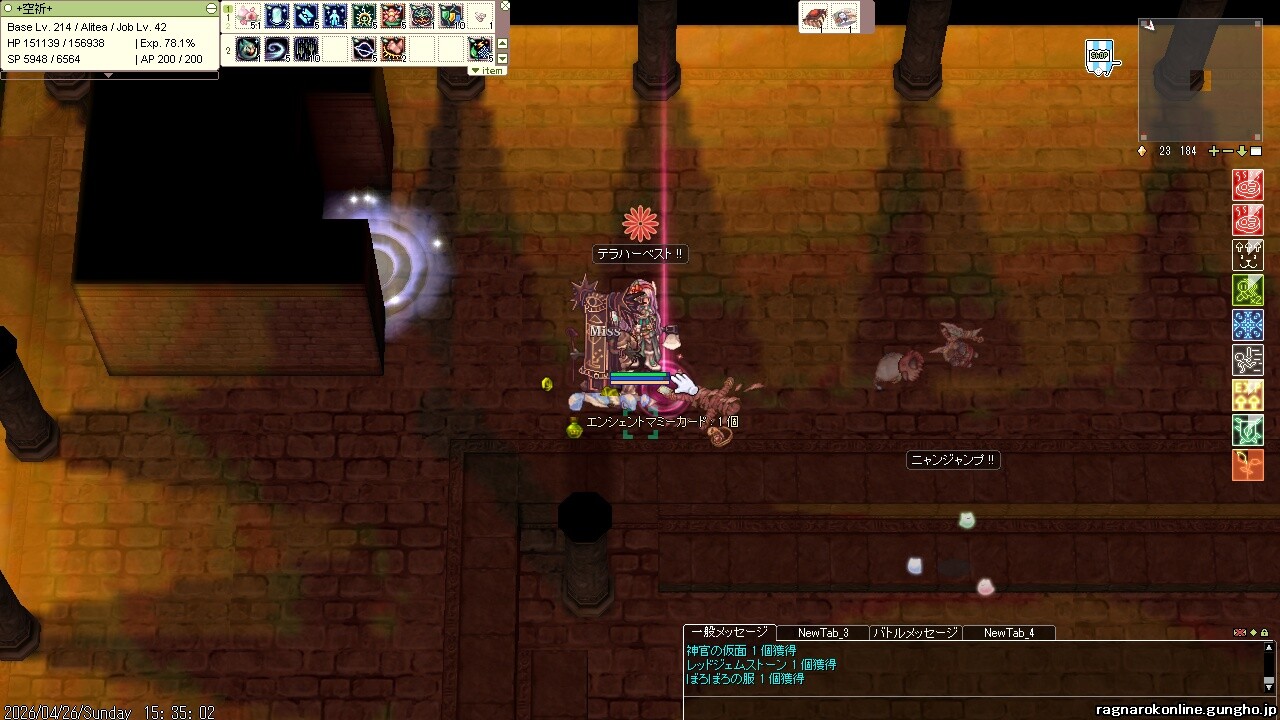Select the two-shields skill slot
The width and height of the screenshot is (1280, 720).
451,16
